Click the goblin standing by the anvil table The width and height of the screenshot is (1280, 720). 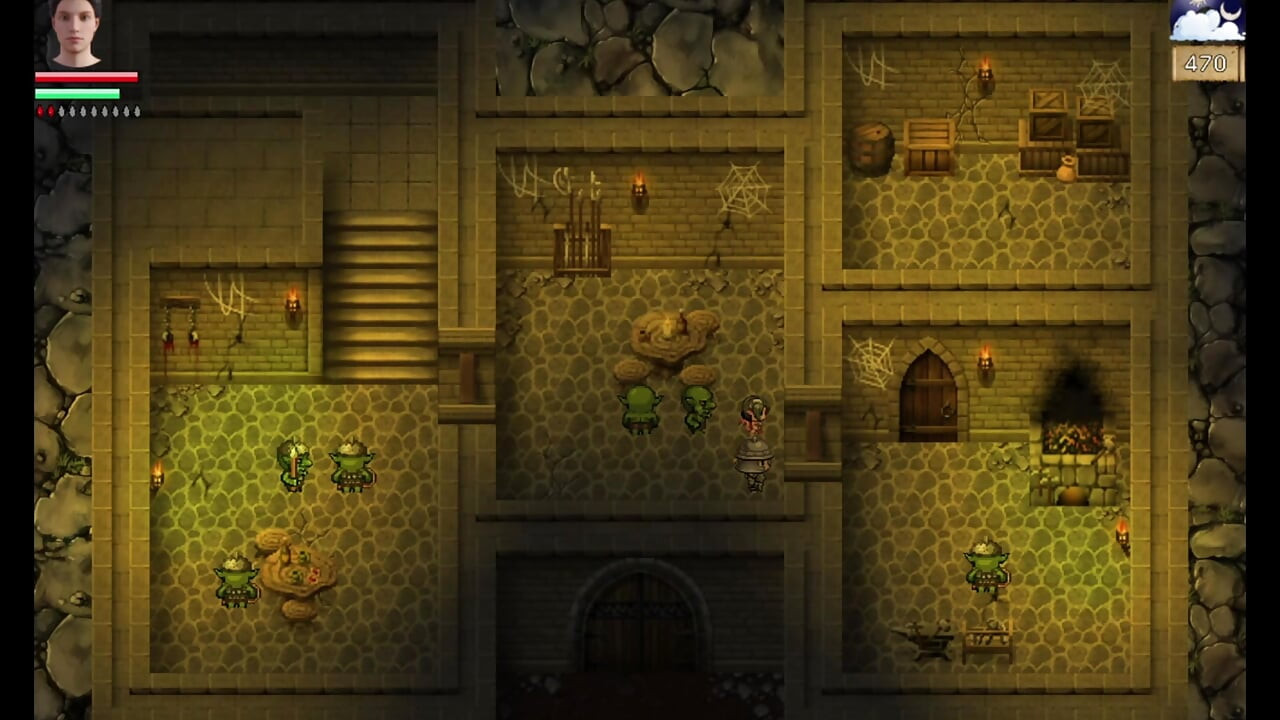click(x=985, y=565)
